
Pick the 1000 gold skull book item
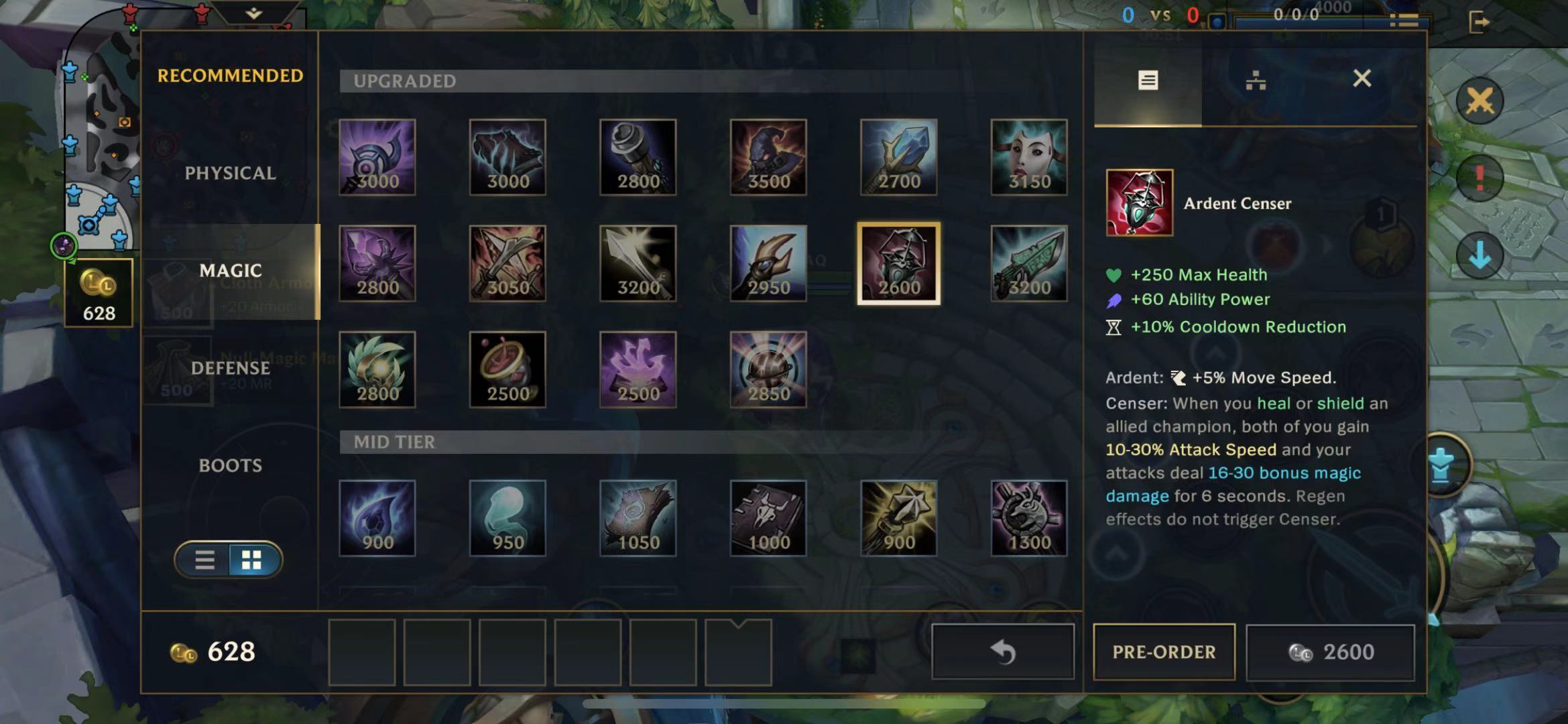[768, 518]
